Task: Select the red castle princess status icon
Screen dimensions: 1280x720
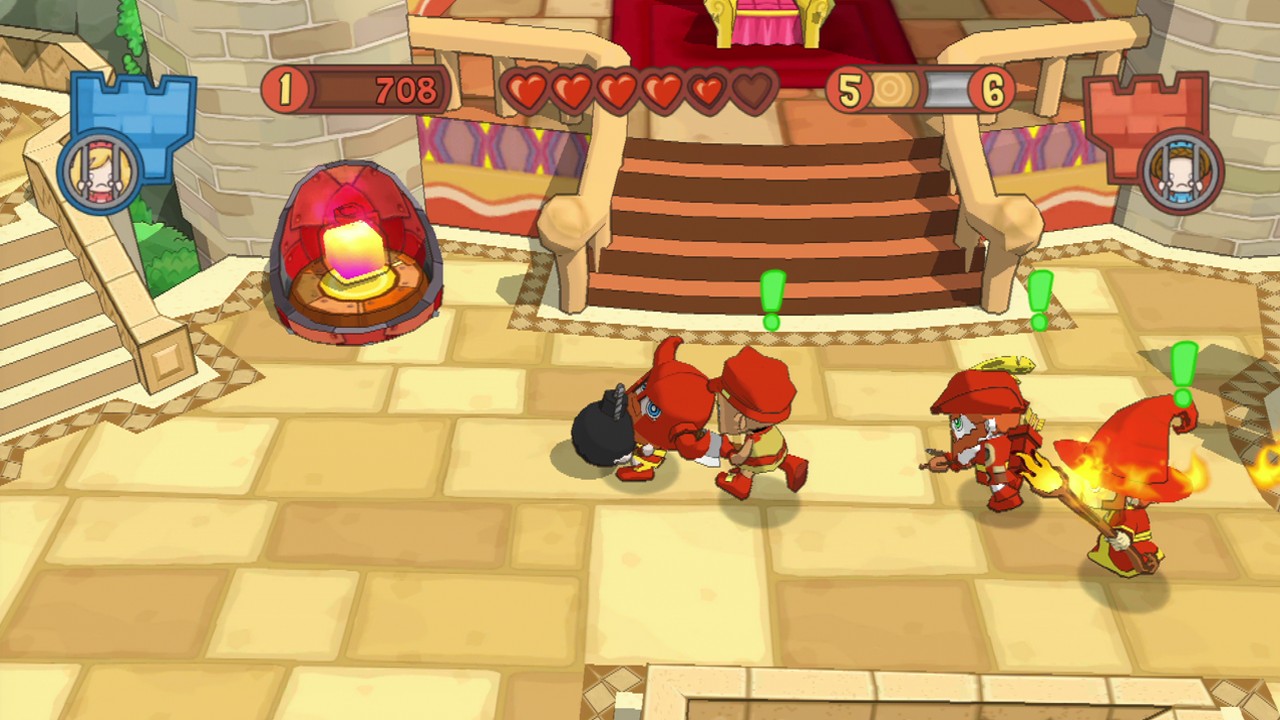Action: pyautogui.click(x=1181, y=172)
